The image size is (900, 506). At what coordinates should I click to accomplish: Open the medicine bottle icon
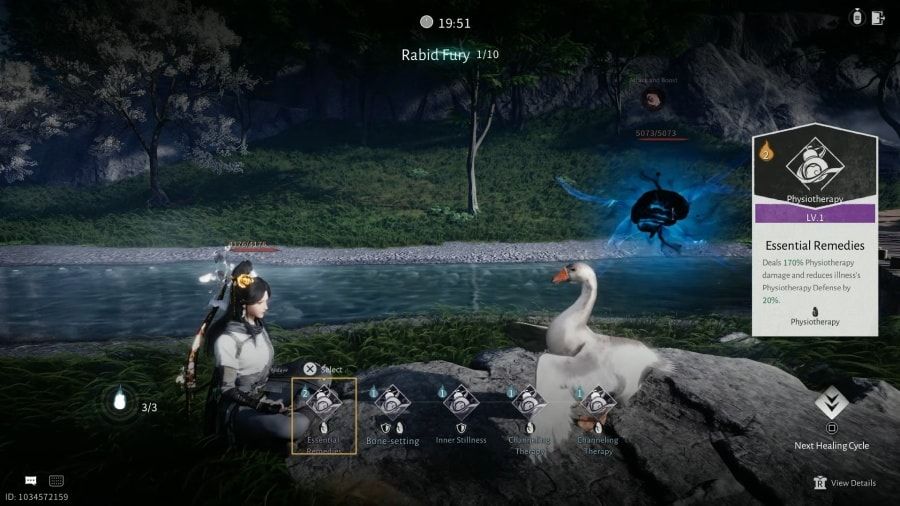click(x=857, y=17)
